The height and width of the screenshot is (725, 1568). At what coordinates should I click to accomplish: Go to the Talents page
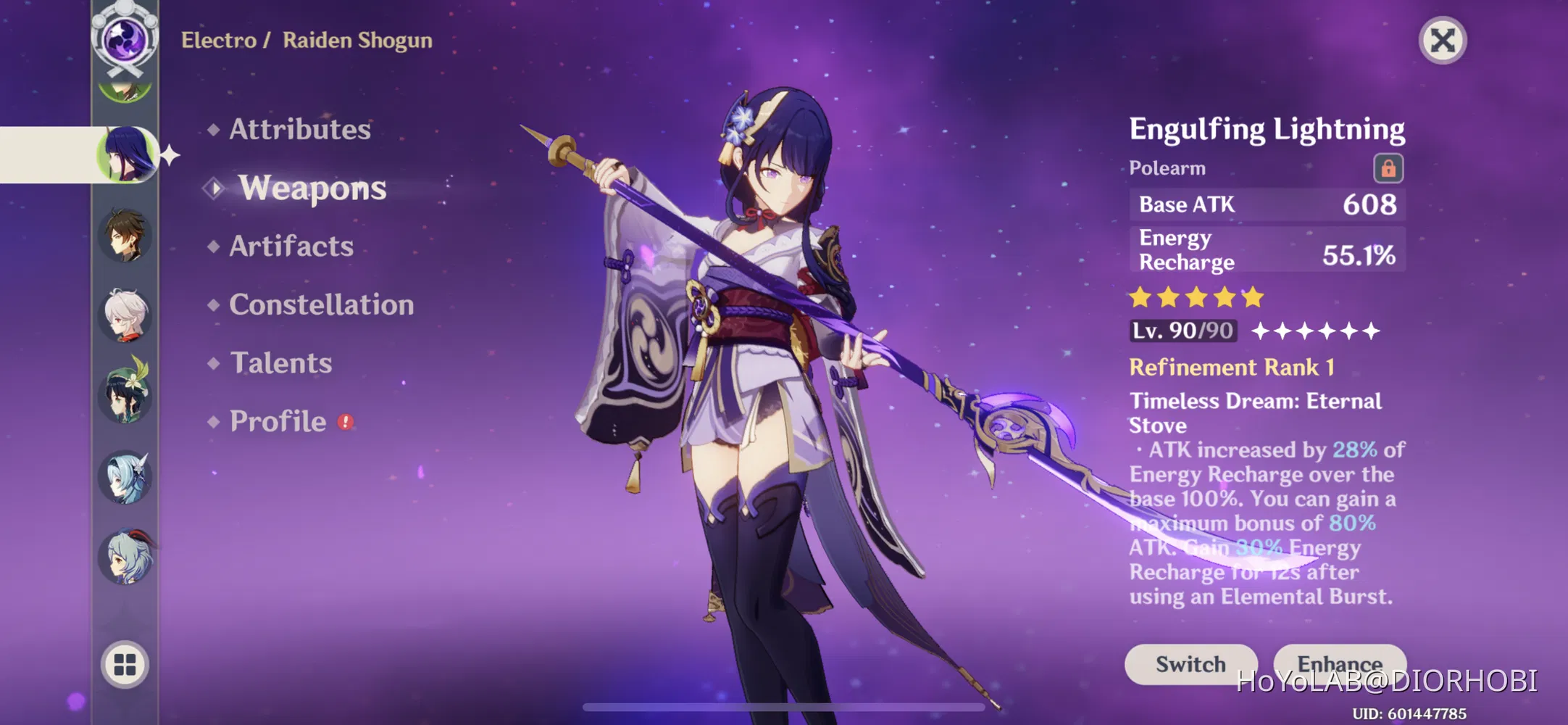coord(280,362)
